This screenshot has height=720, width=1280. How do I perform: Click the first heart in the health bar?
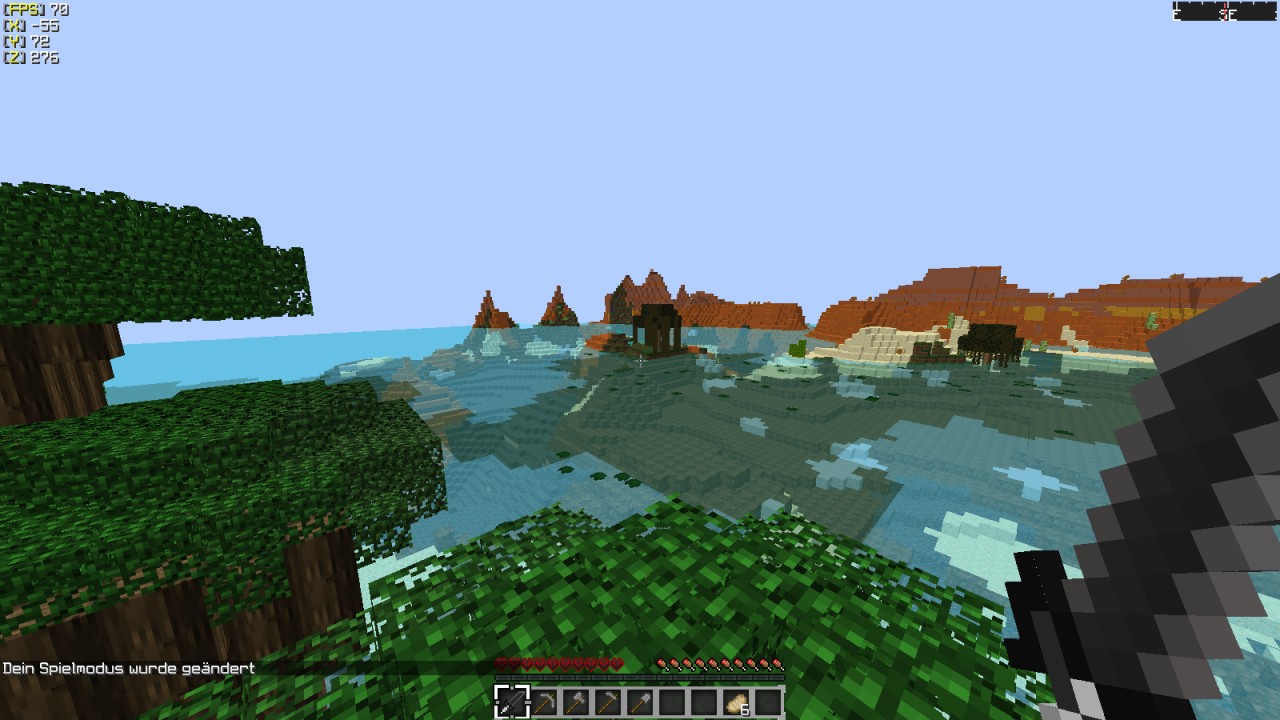500,663
